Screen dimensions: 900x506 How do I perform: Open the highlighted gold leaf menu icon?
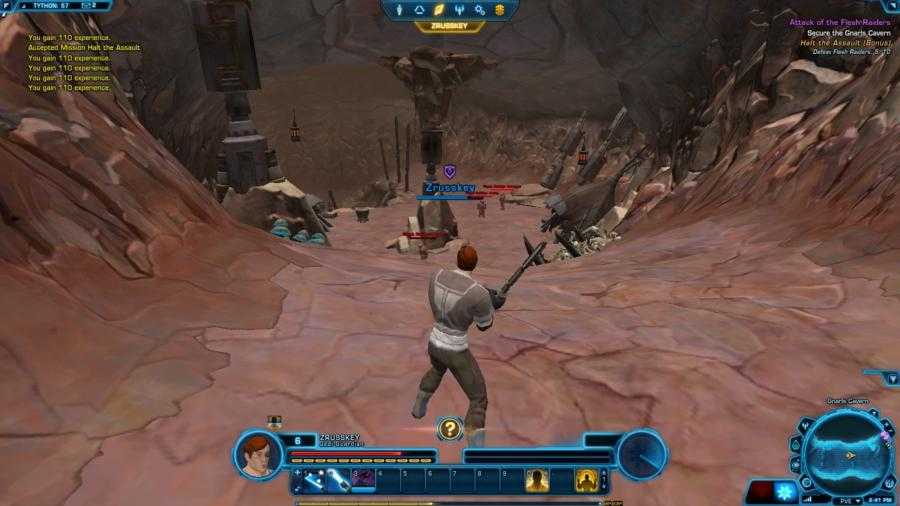(439, 9)
